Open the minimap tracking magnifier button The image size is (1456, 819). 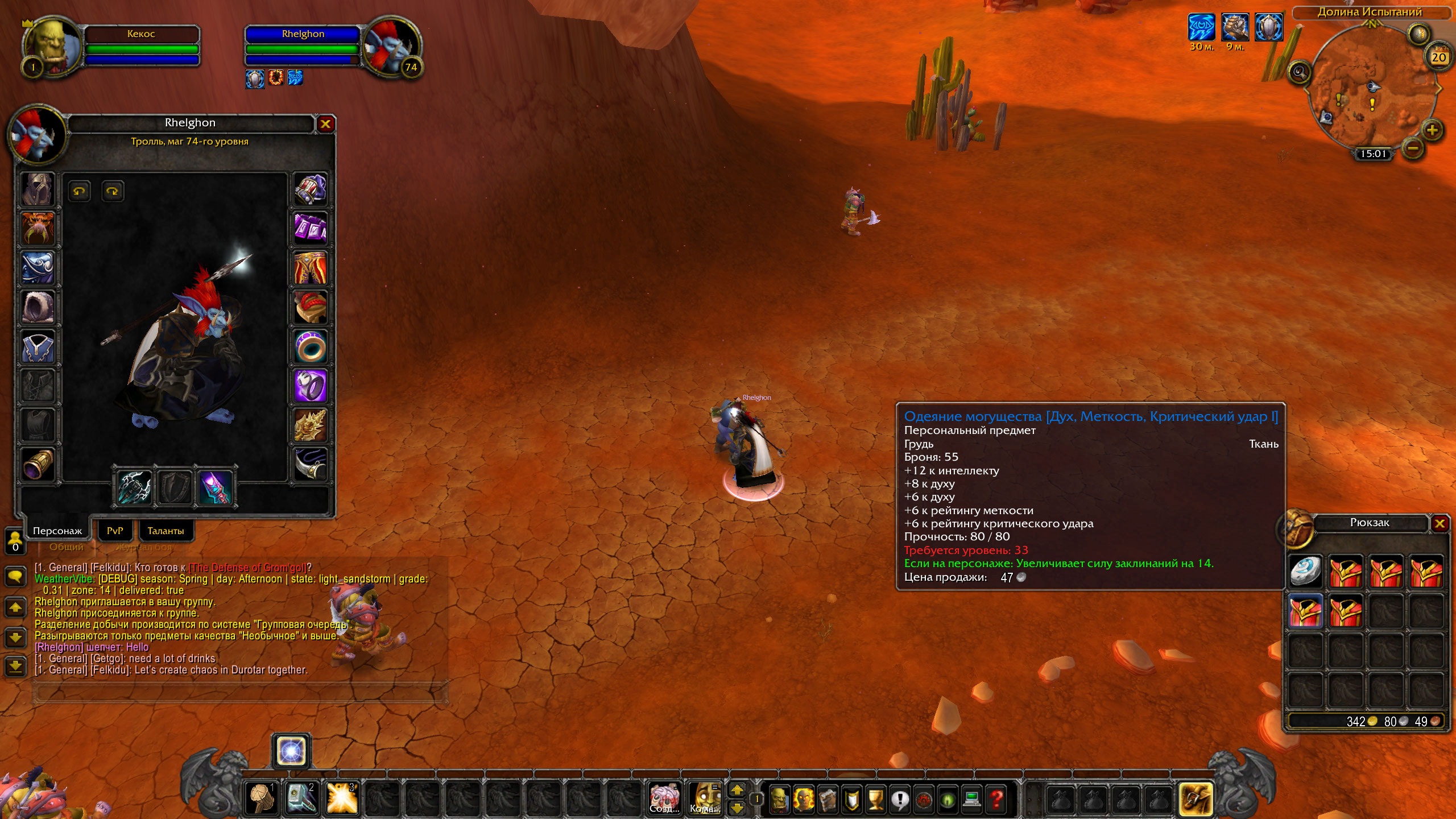pyautogui.click(x=1299, y=72)
